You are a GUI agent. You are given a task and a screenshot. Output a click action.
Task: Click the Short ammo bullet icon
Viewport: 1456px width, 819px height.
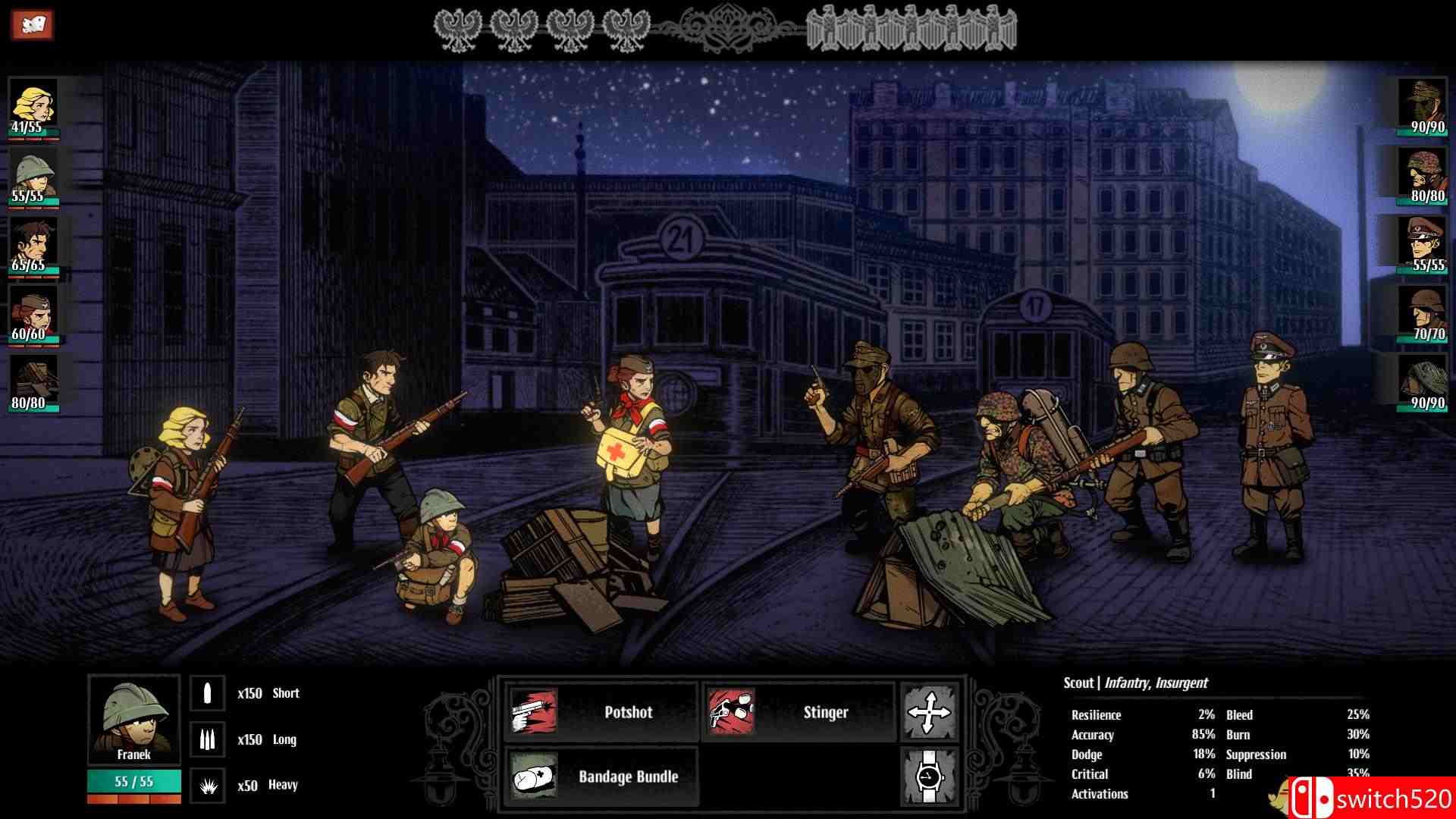click(207, 692)
